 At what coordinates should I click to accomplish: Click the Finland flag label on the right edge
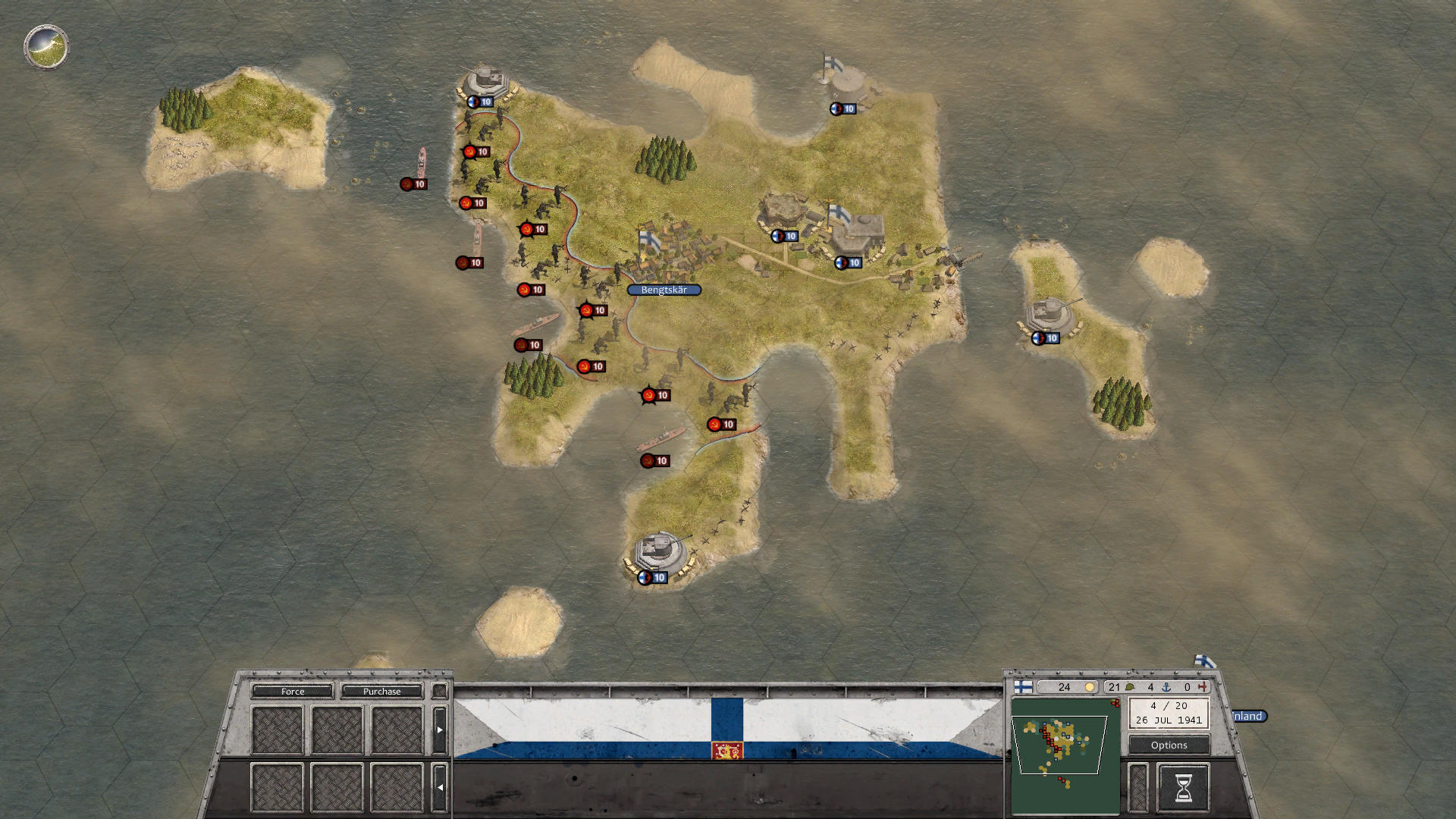1249,716
